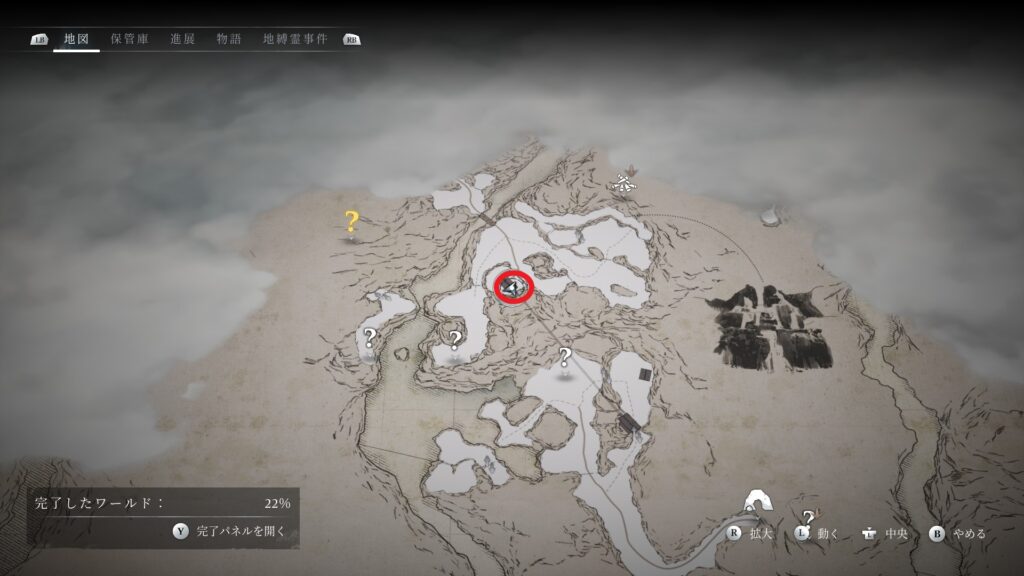Click the red-circled player position marker
The width and height of the screenshot is (1024, 576).
click(514, 287)
